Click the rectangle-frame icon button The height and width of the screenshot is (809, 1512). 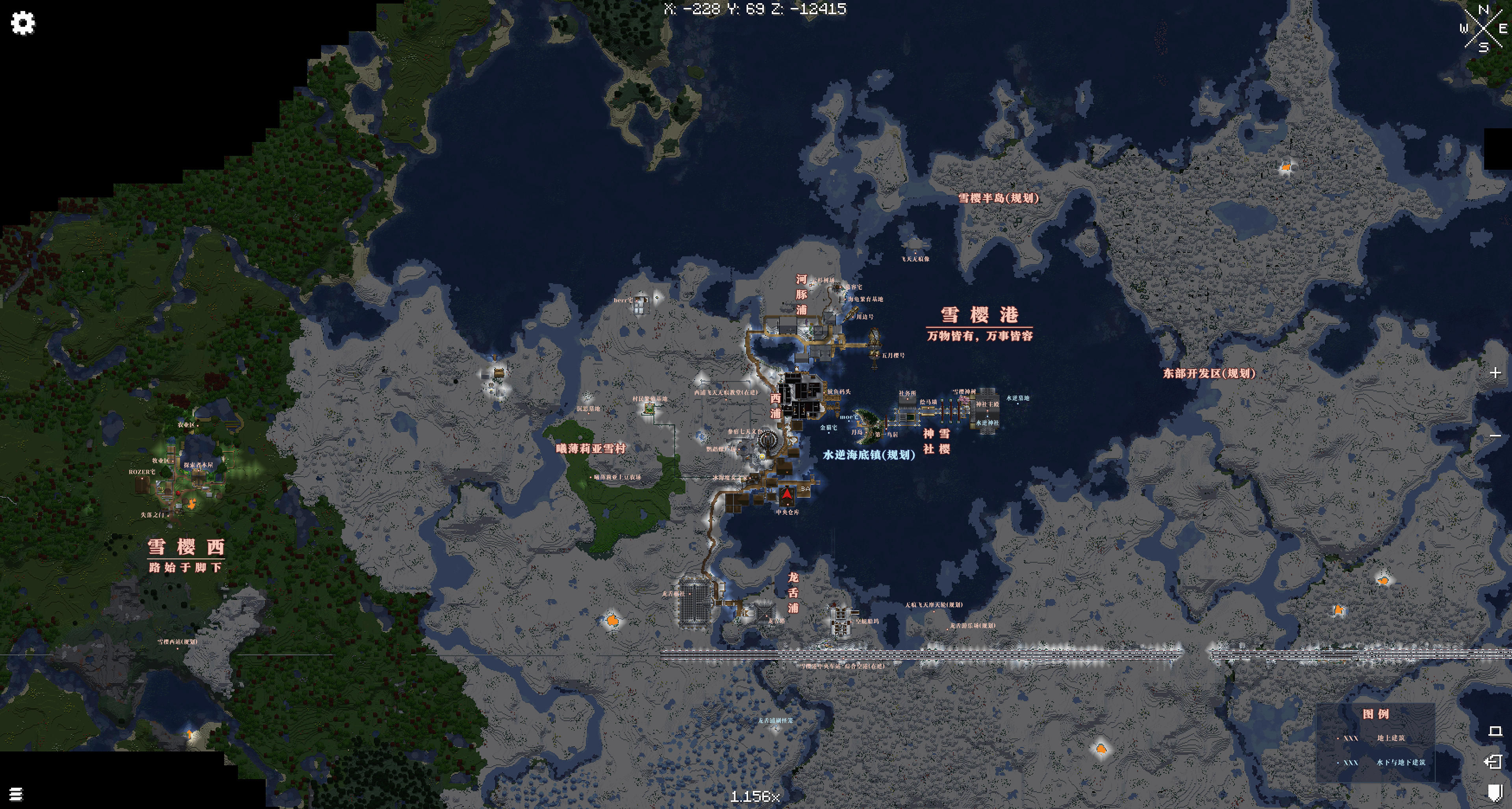point(1494,731)
